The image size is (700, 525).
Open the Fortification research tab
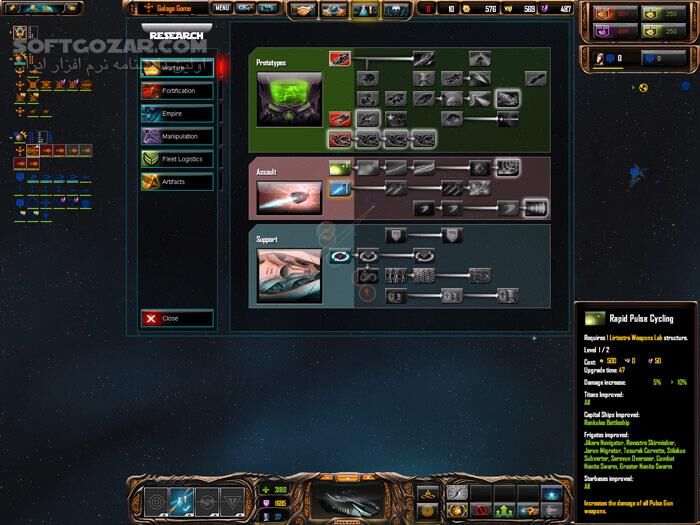click(177, 91)
